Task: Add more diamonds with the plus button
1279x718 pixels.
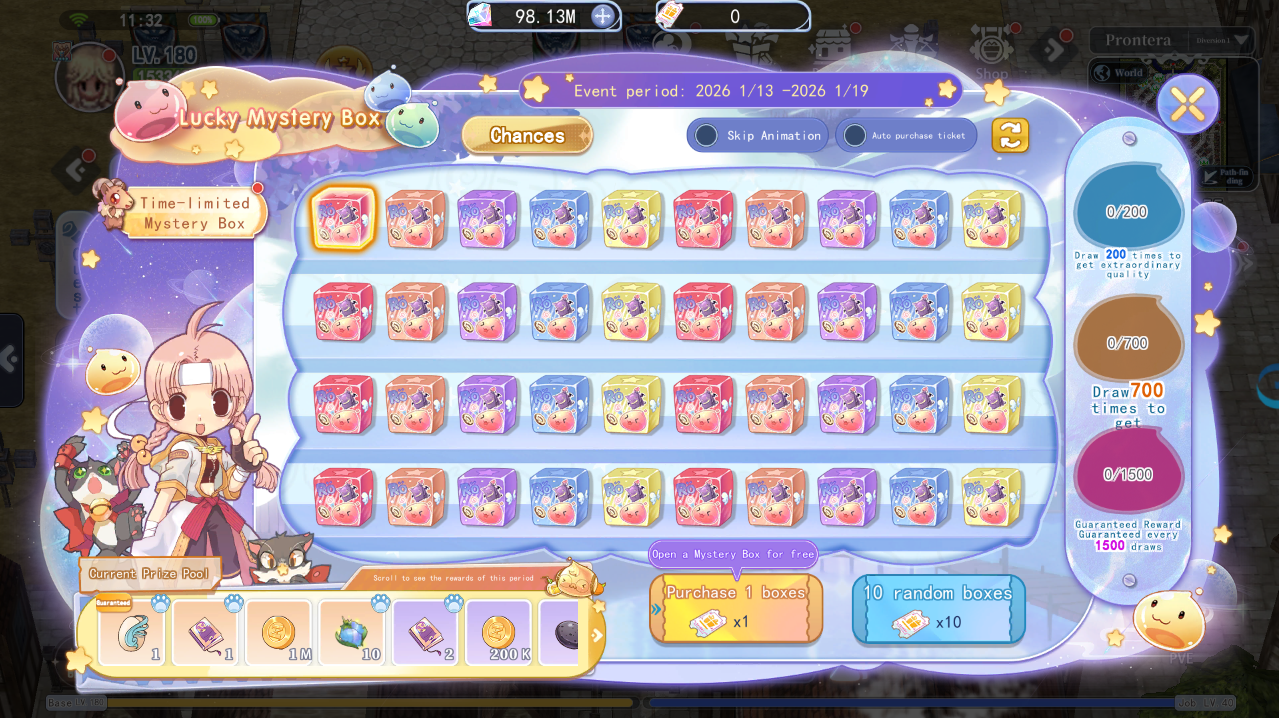Action: [x=603, y=16]
